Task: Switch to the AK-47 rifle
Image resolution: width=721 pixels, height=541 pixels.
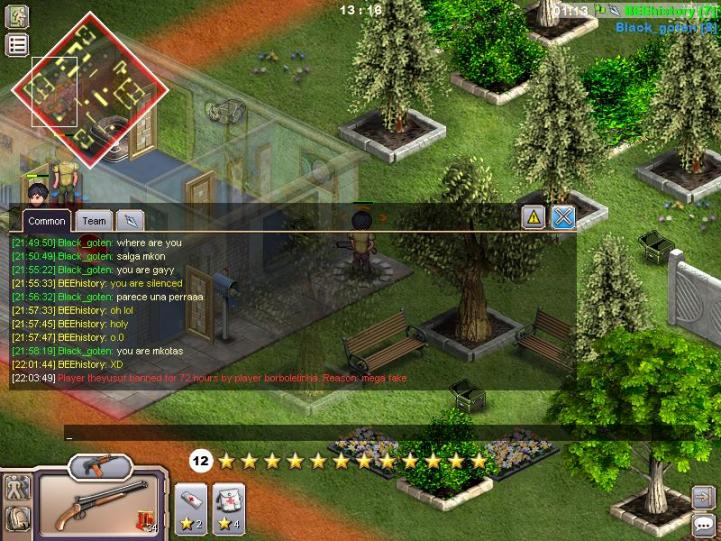Action: click(101, 465)
